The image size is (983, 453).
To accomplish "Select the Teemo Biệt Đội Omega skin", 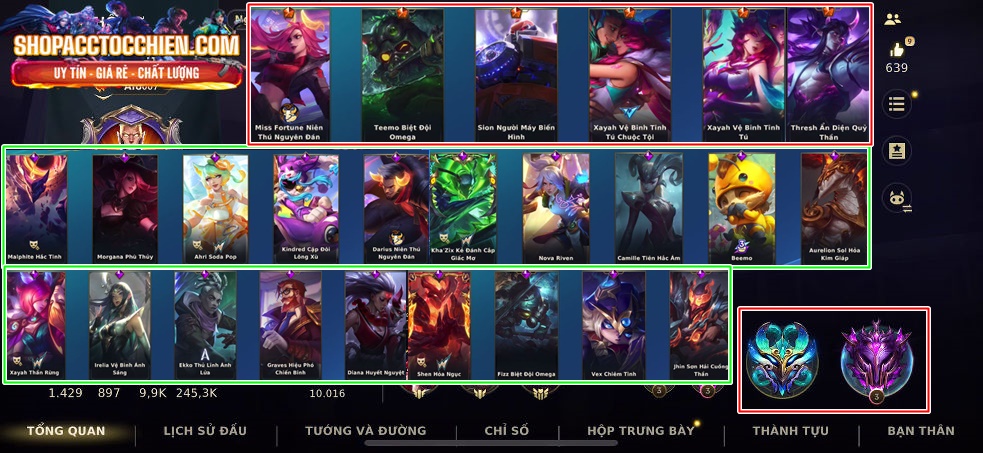I will point(402,72).
